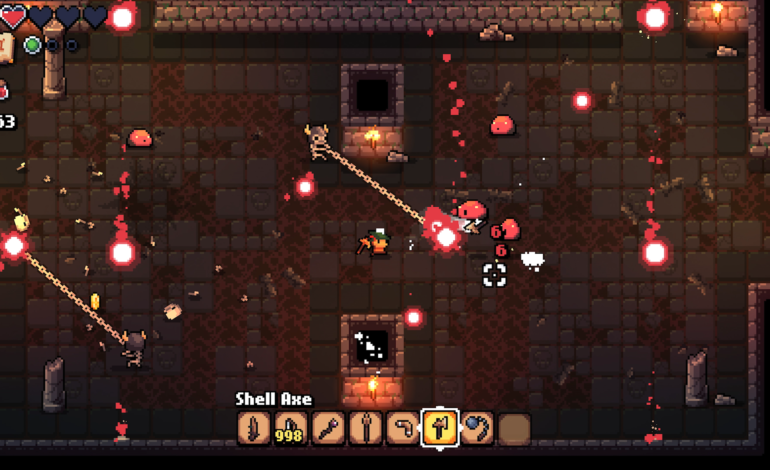Switch to the spear weapon slot
The height and width of the screenshot is (470, 770).
point(366,428)
